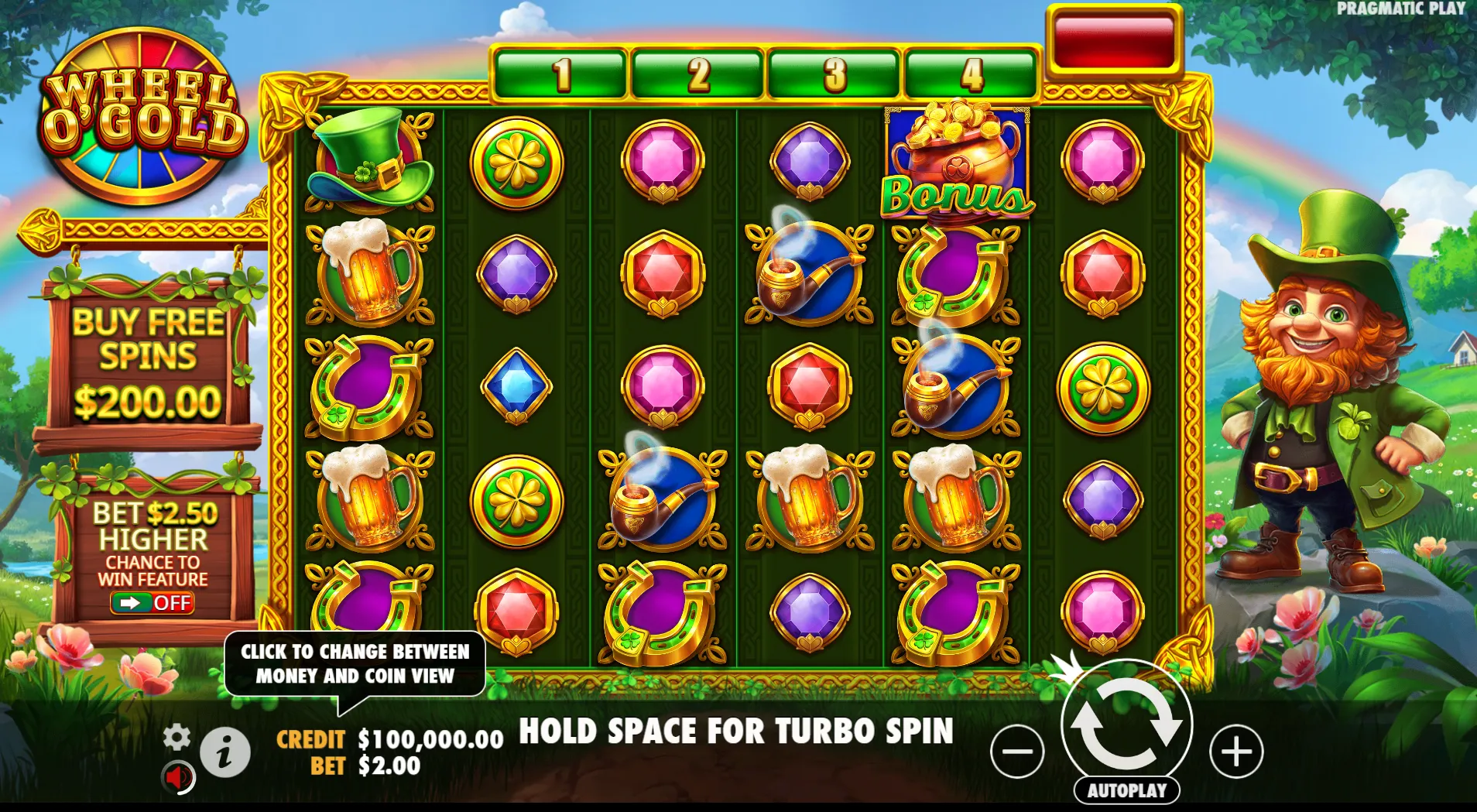Open the settings gear menu
This screenshot has width=1477, height=812.
click(176, 737)
